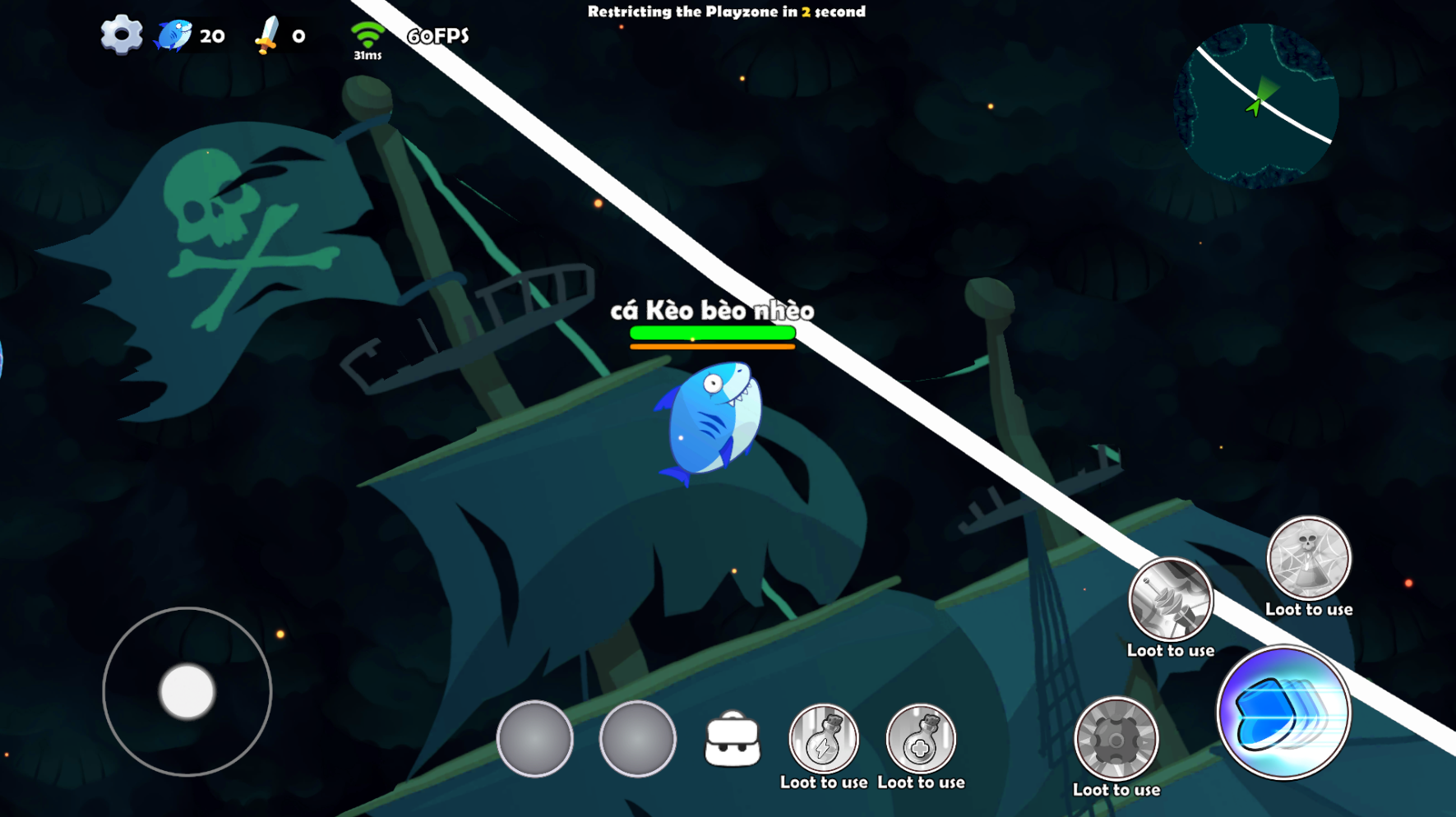Viewport: 1456px width, 817px height.
Task: Select the syringe item slot
Action: 1170,600
